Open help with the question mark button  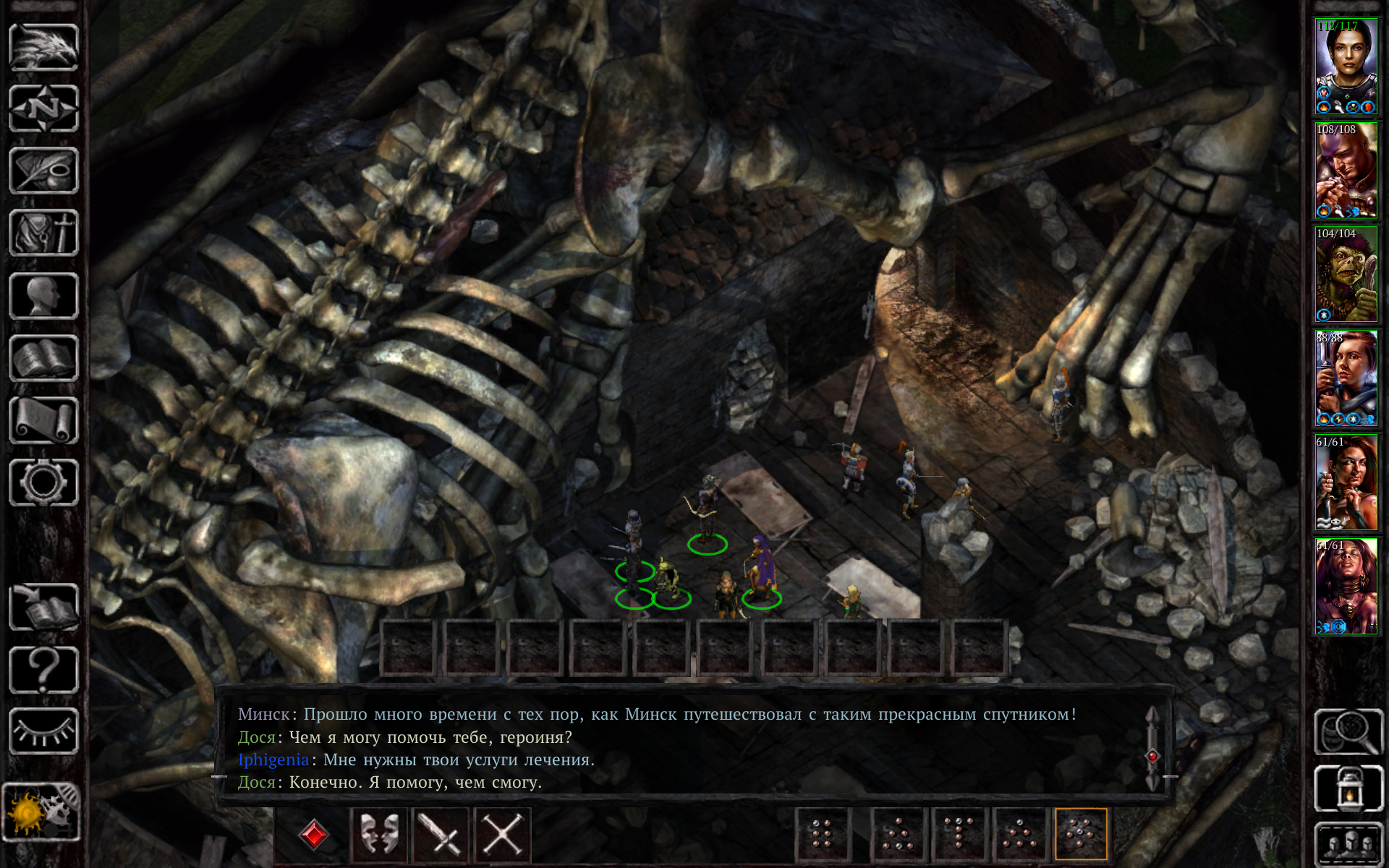click(x=43, y=669)
